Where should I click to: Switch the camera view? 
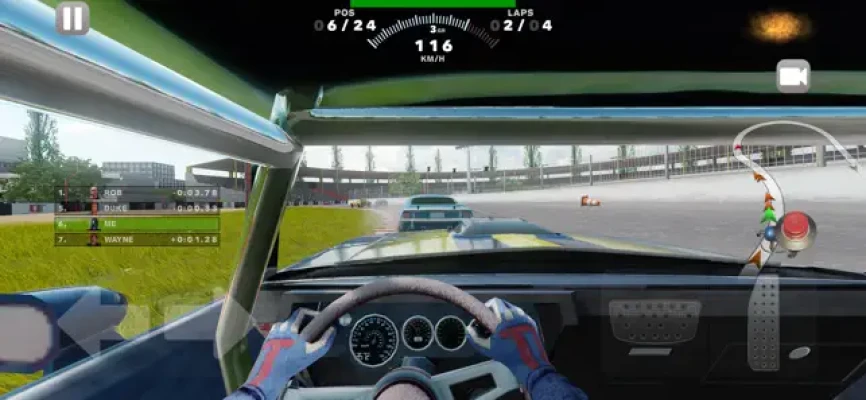[793, 76]
